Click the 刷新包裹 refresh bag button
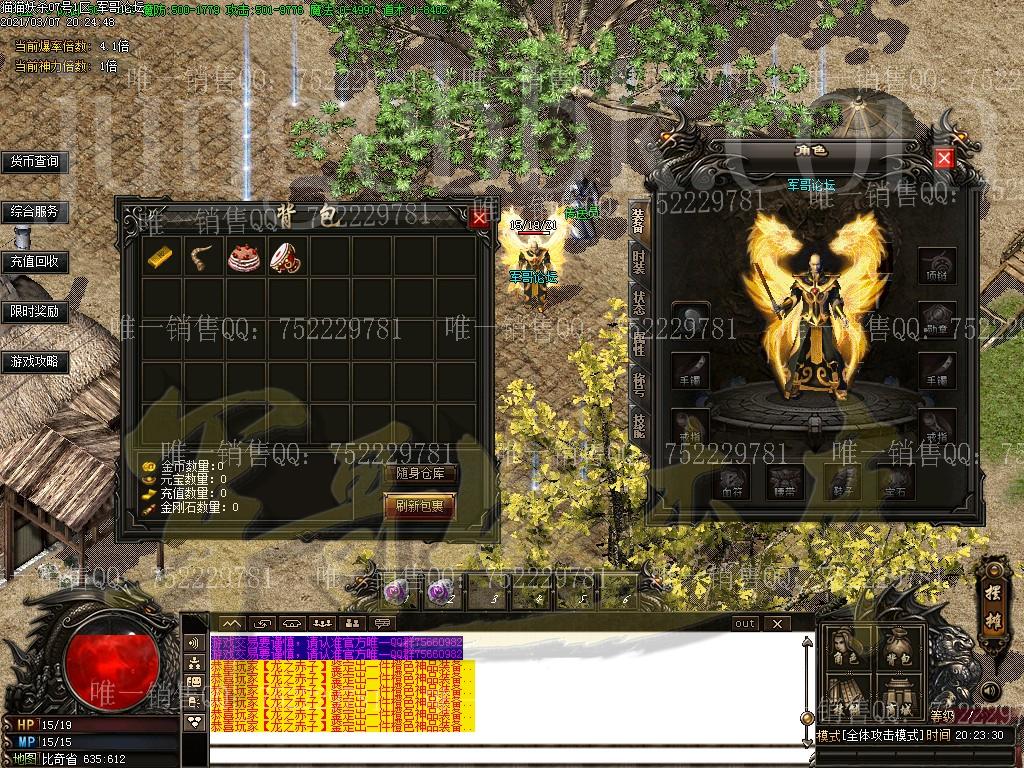This screenshot has width=1024, height=768. coord(420,506)
